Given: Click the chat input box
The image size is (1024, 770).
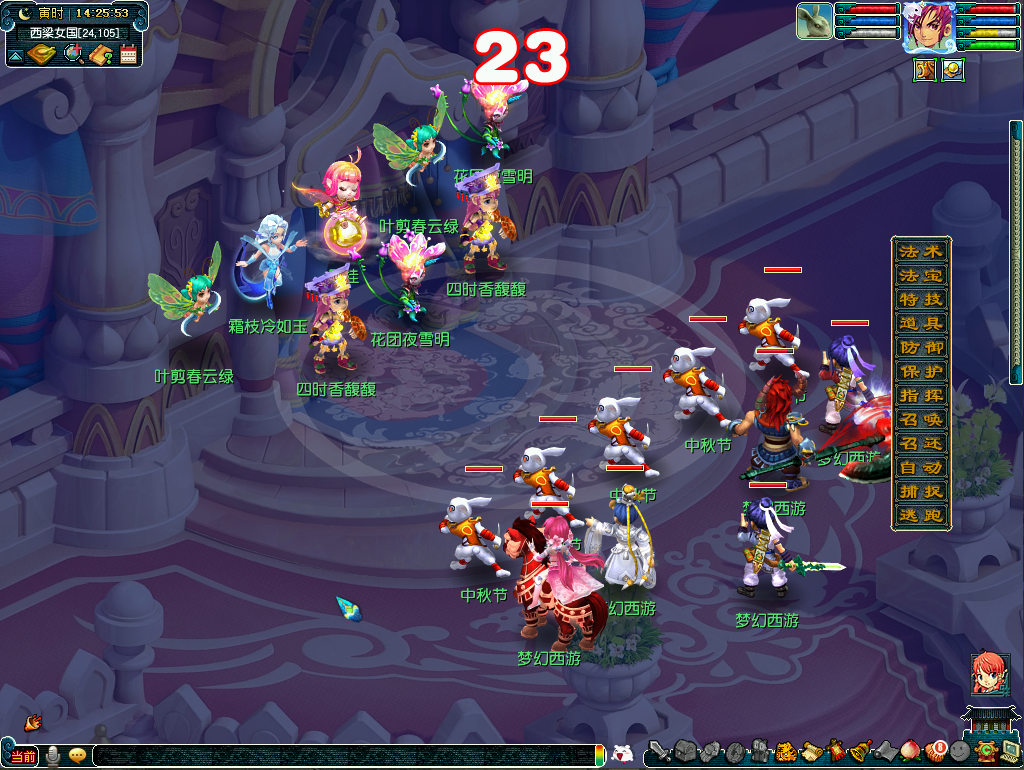Looking at the screenshot, I should pos(340,755).
